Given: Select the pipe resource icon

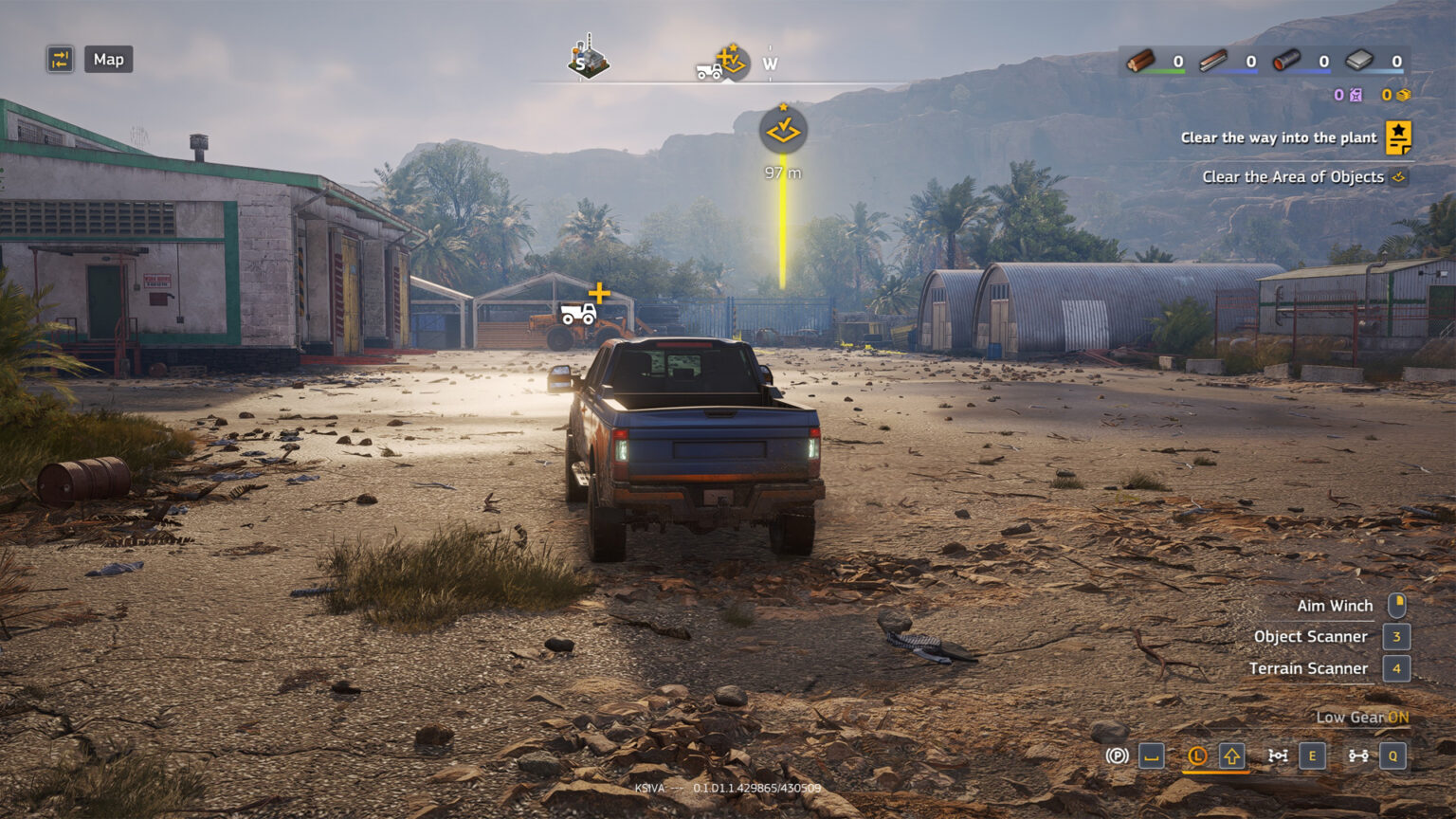Looking at the screenshot, I should click(1286, 62).
